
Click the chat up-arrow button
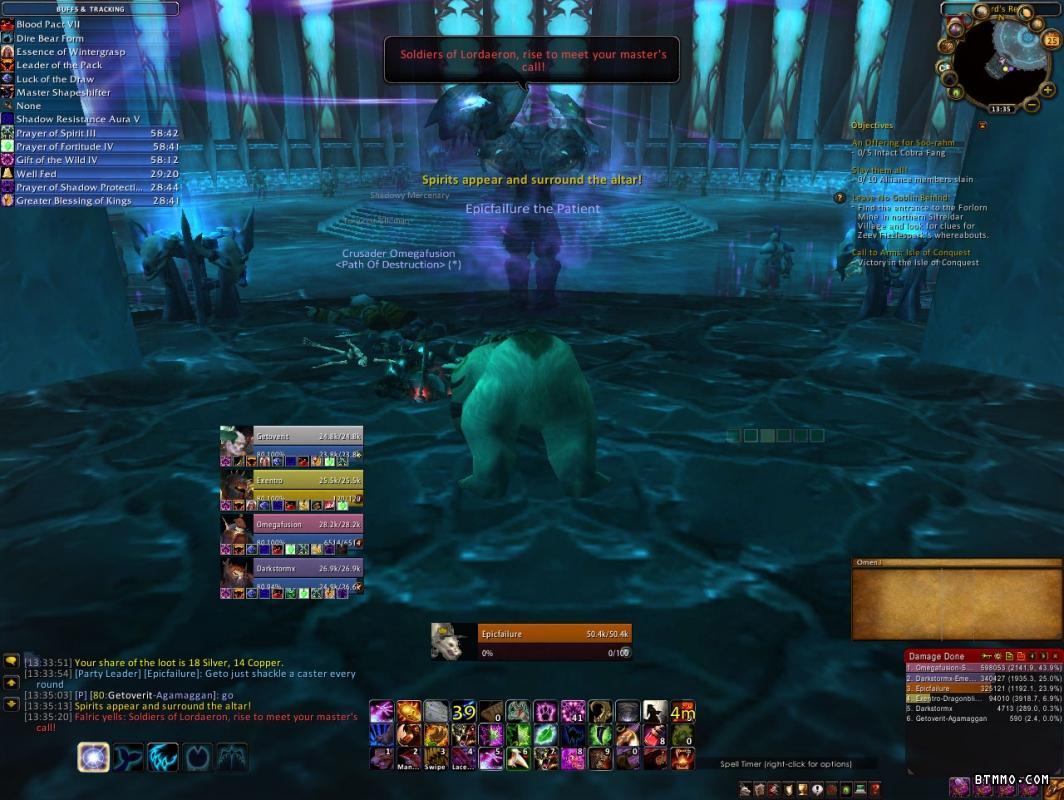(11, 684)
